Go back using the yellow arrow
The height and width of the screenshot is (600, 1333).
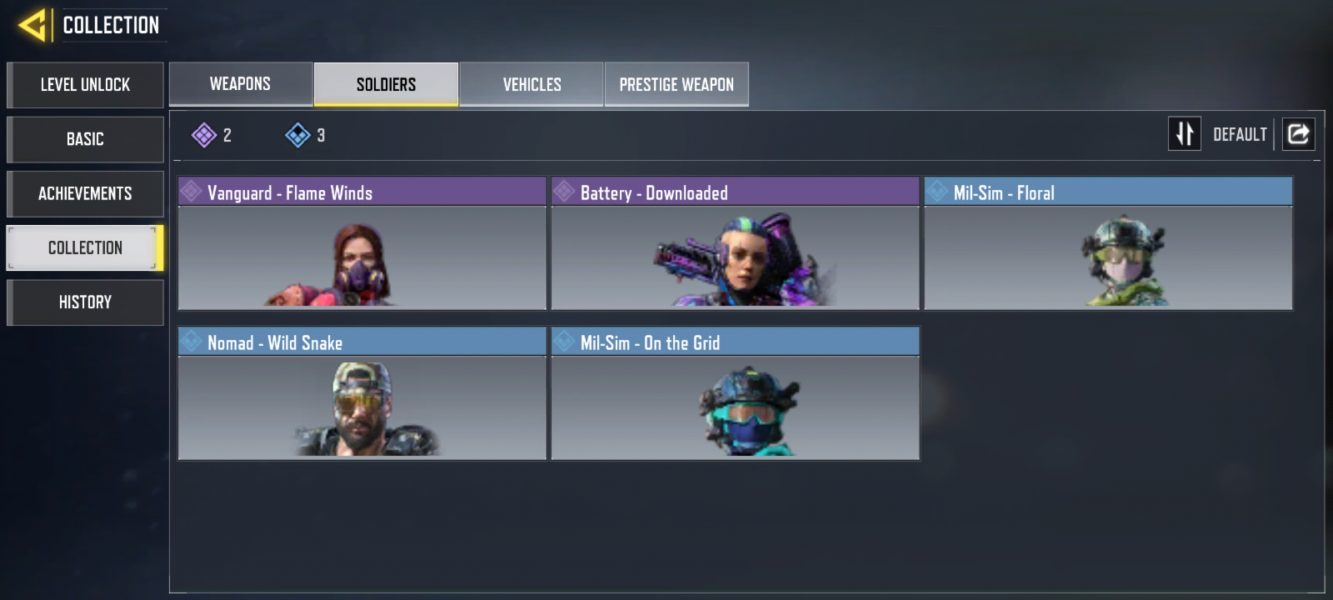[x=33, y=25]
